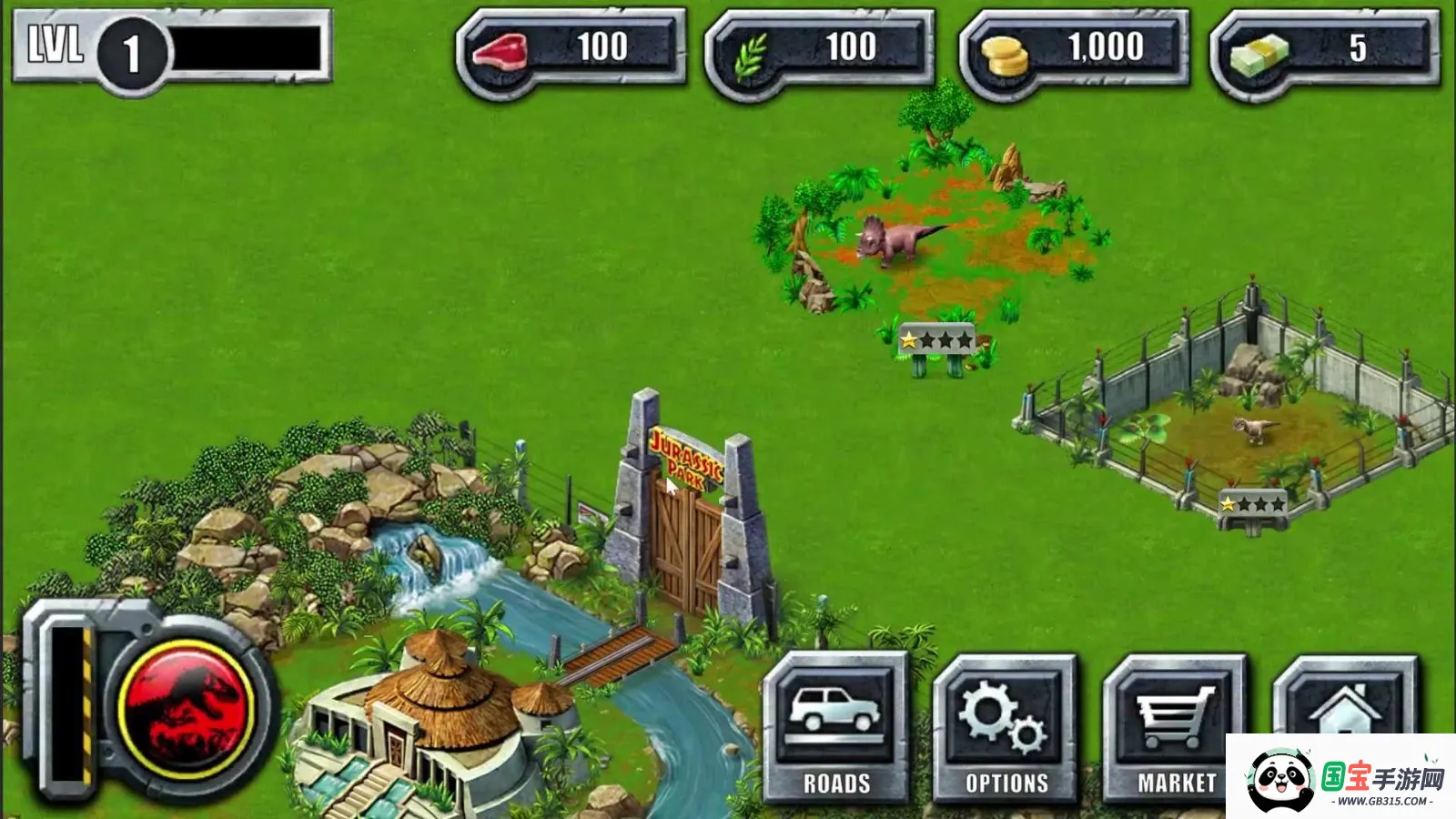
Task: Tap the cash bucks counter
Action: [x=1325, y=47]
